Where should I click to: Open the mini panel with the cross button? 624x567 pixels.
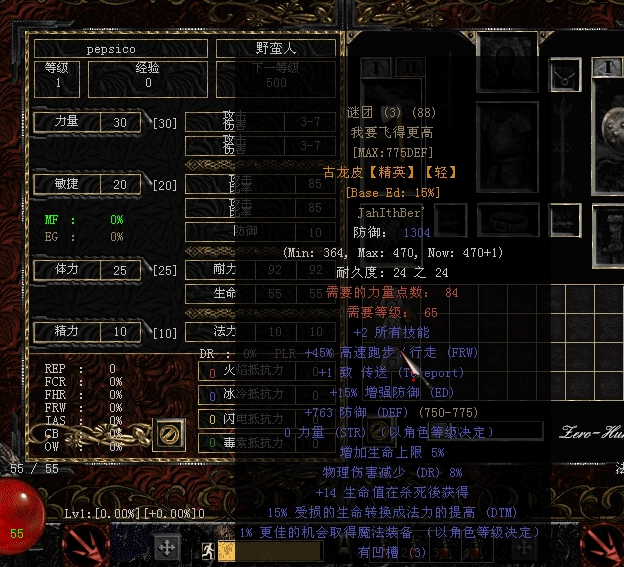coord(167,546)
